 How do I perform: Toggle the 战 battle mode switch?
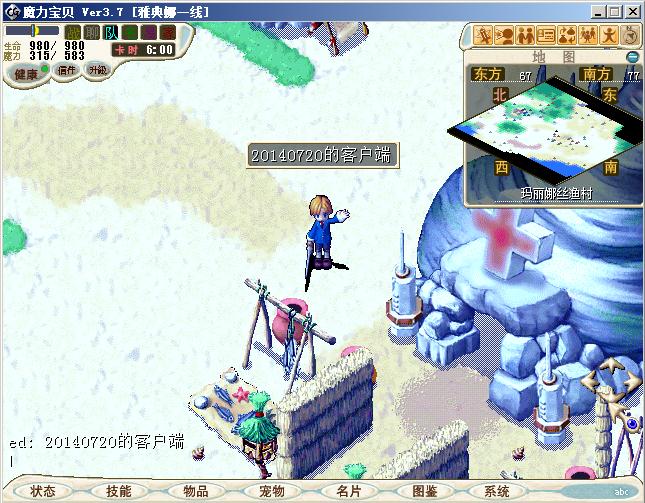pyautogui.click(x=73, y=33)
